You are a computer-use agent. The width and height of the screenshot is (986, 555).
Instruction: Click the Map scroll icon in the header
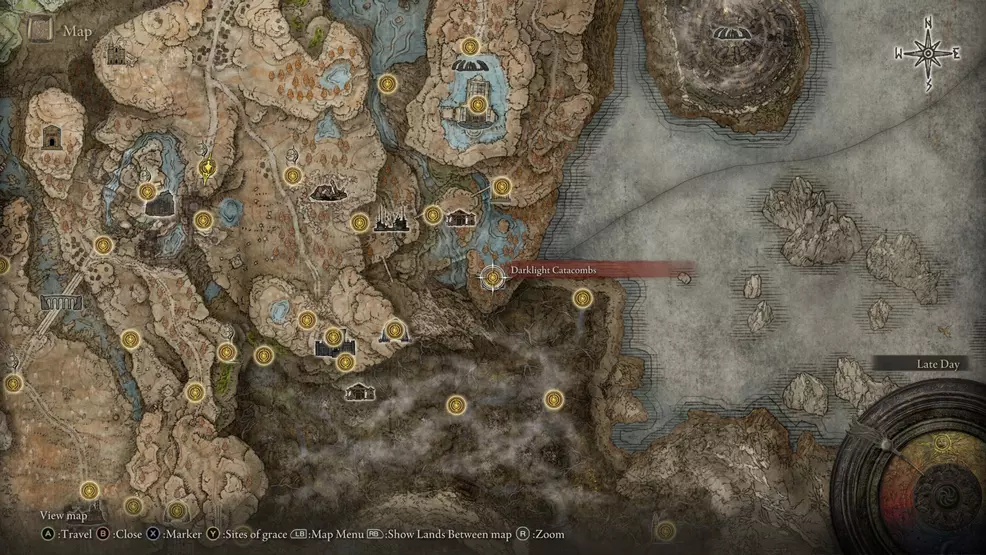click(40, 29)
